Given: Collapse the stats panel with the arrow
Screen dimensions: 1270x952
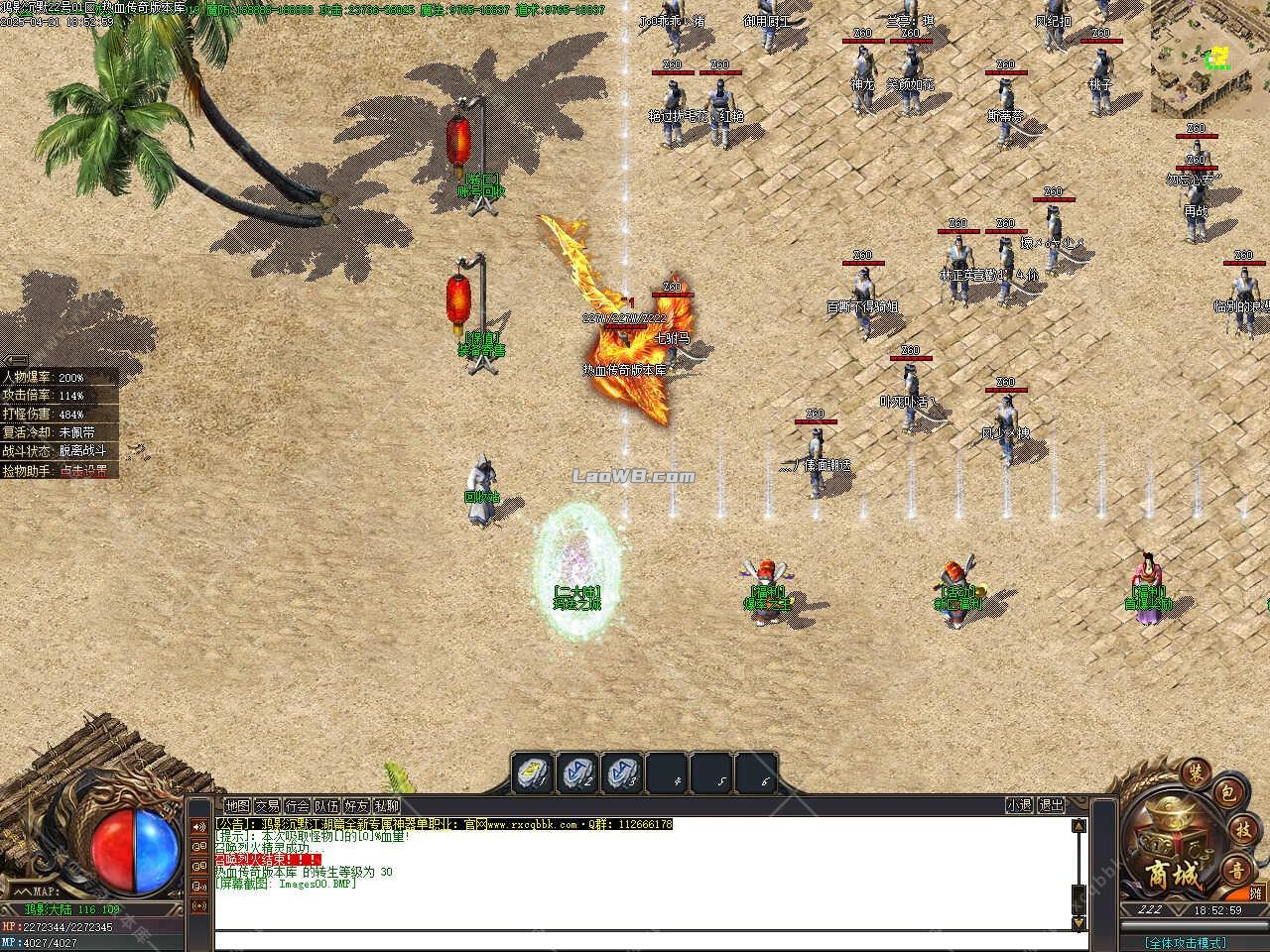Looking at the screenshot, I should pyautogui.click(x=14, y=359).
